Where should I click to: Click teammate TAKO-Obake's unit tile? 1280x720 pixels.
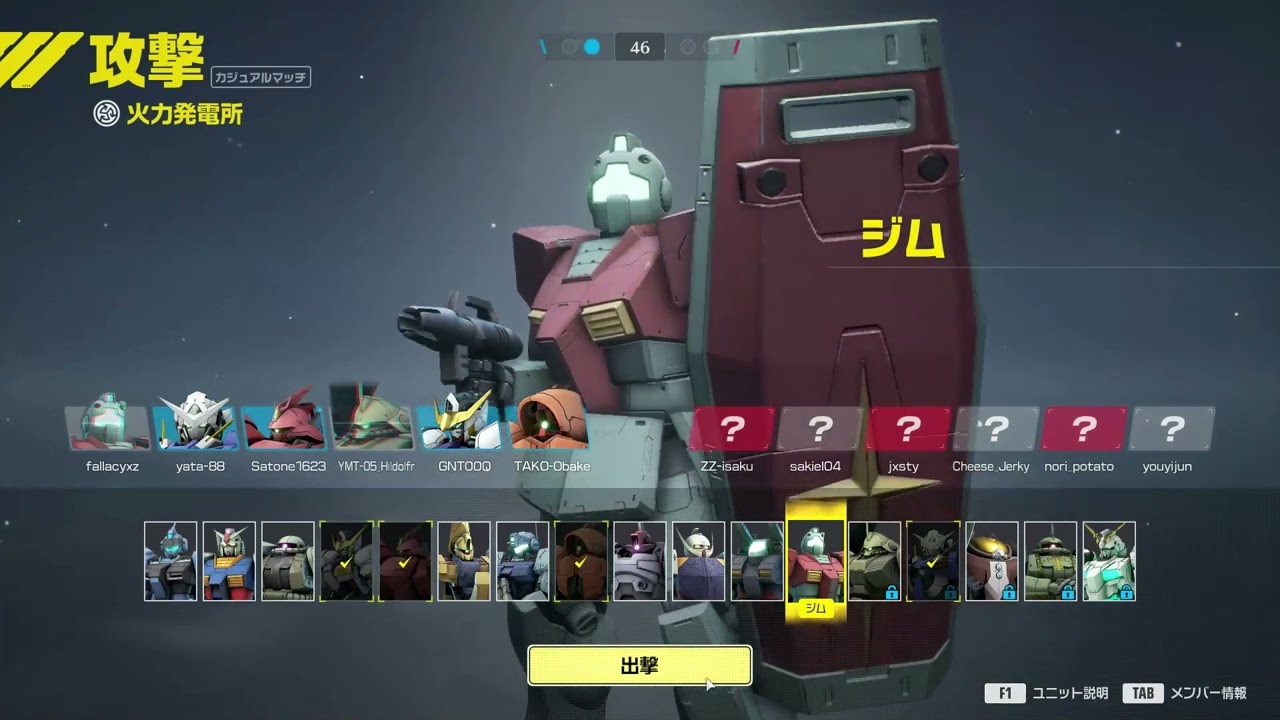coord(551,428)
